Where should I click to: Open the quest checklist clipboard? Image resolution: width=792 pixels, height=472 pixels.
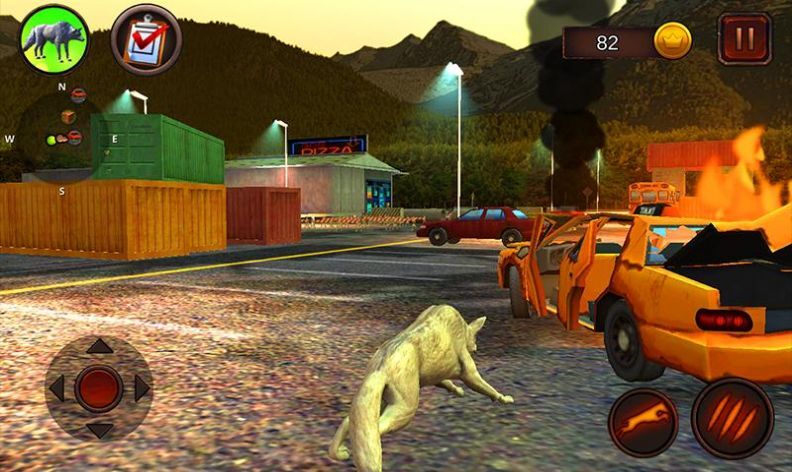click(x=146, y=39)
